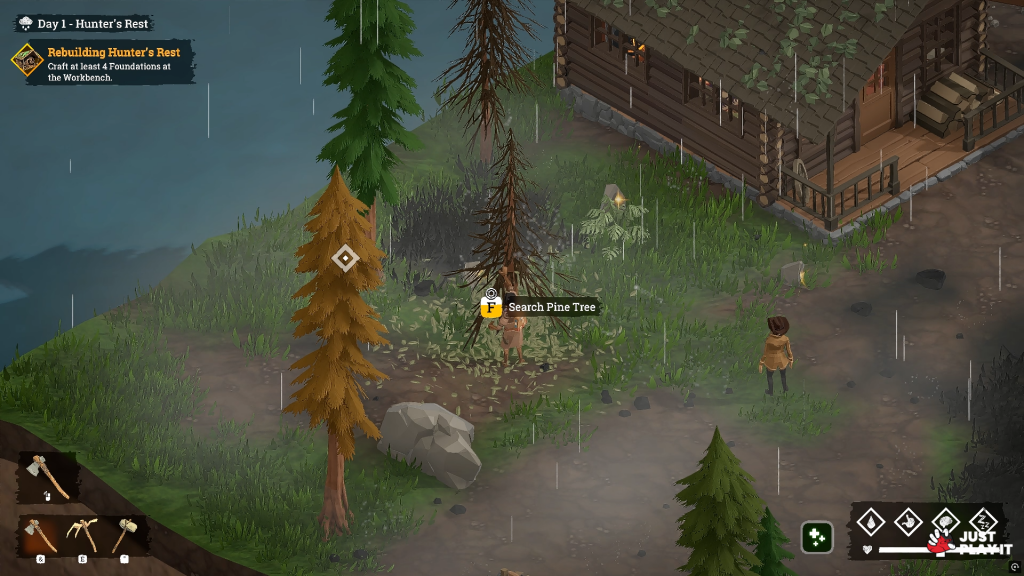Select the antler pickaxe hotbar slot
This screenshot has height=576, width=1024.
pyautogui.click(x=82, y=535)
